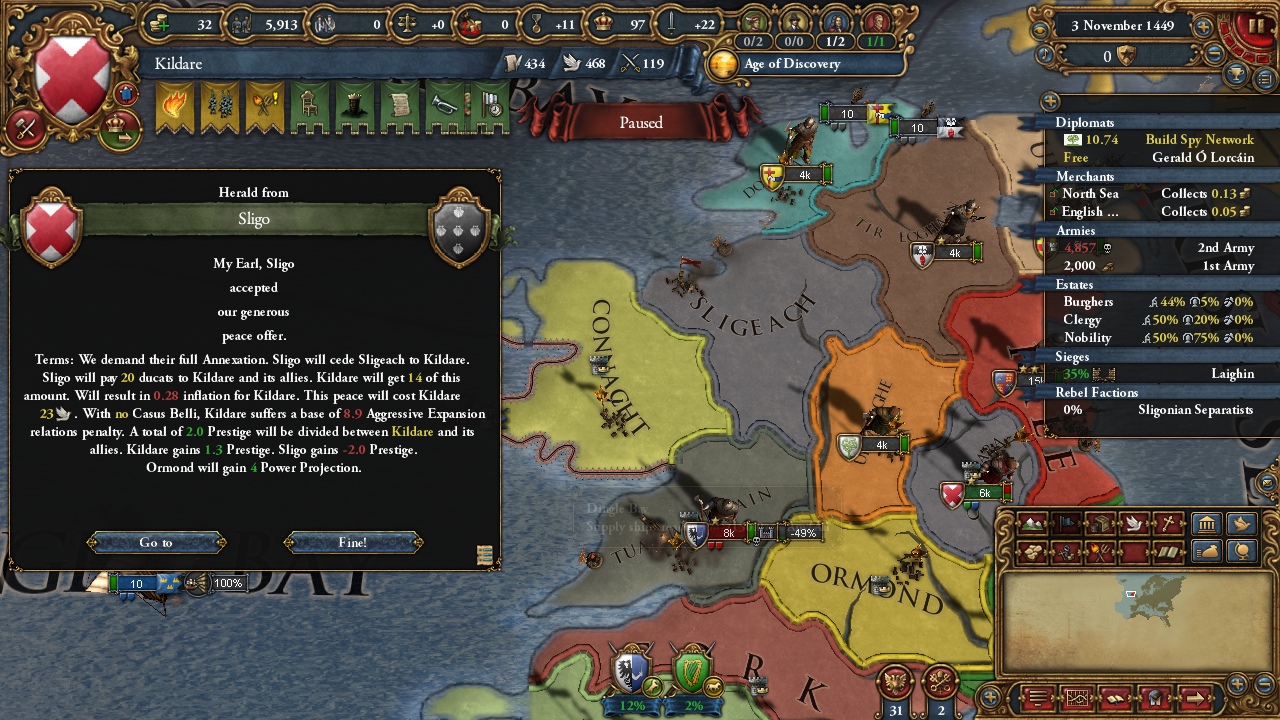The image size is (1280, 720).
Task: Open the Burghers estate row
Action: pyautogui.click(x=1150, y=302)
